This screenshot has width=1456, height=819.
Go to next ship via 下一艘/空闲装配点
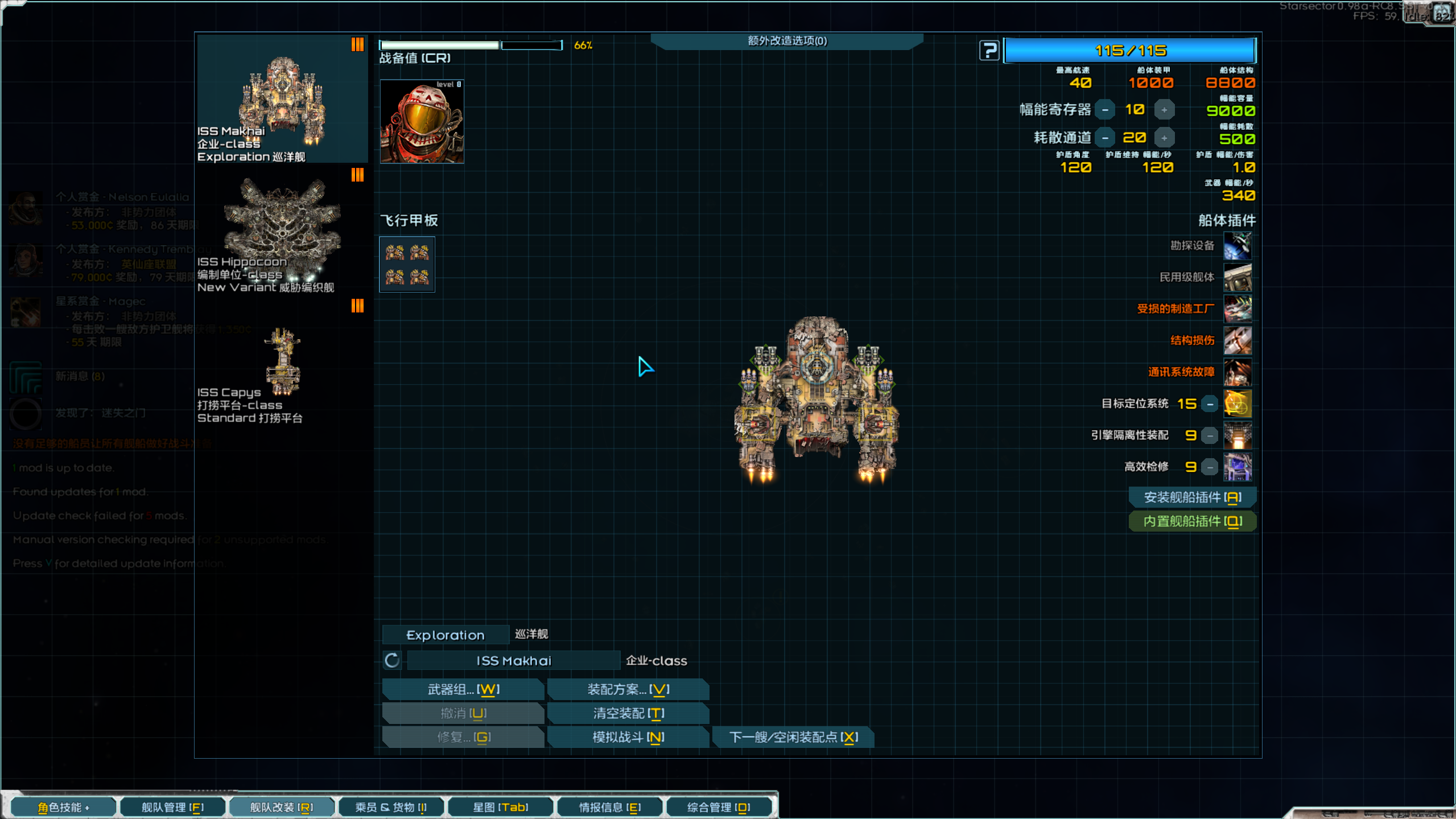793,737
